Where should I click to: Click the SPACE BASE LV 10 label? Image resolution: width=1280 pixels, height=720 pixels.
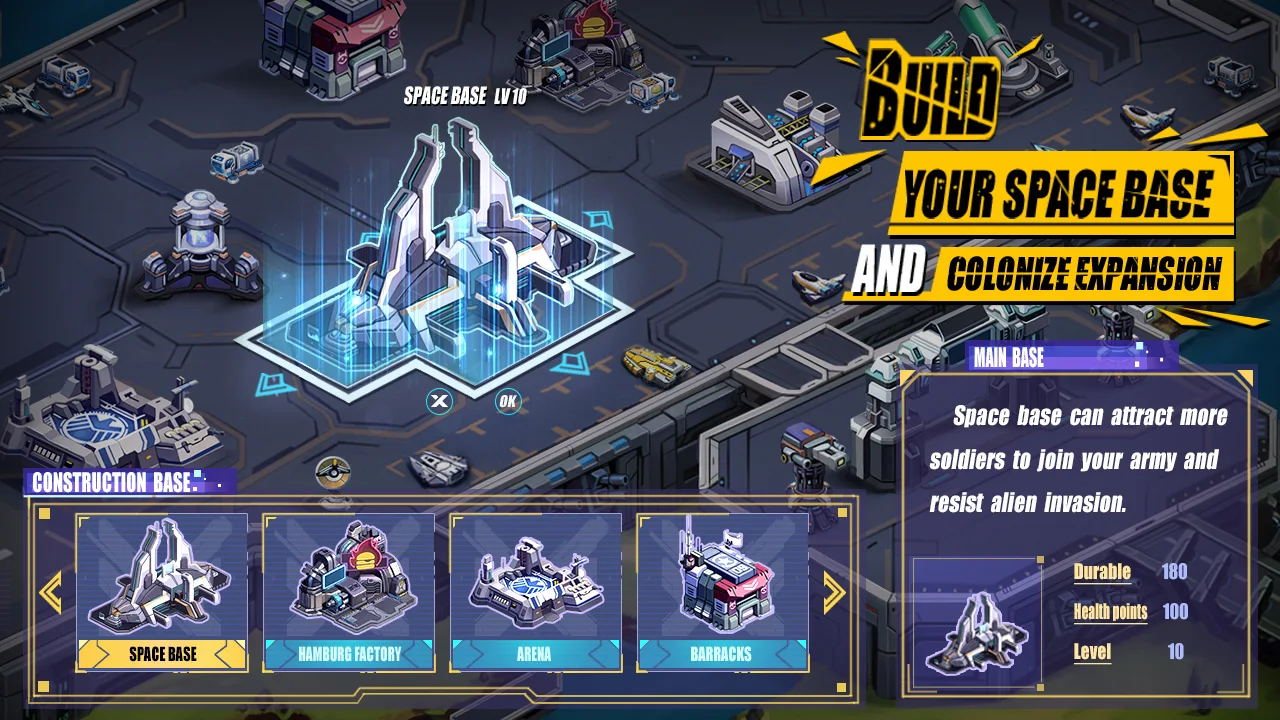(x=465, y=99)
